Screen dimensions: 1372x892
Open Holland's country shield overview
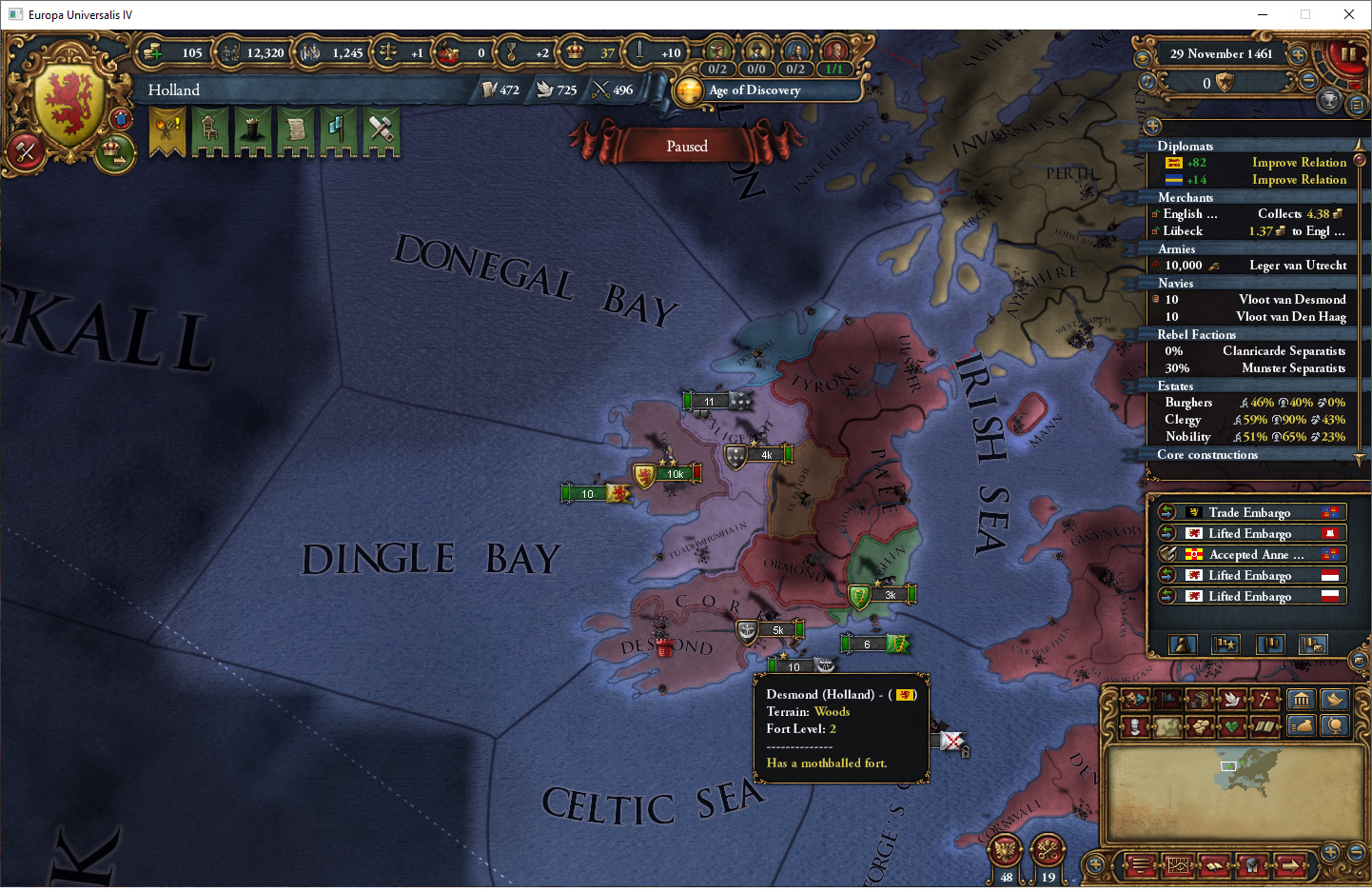69,105
